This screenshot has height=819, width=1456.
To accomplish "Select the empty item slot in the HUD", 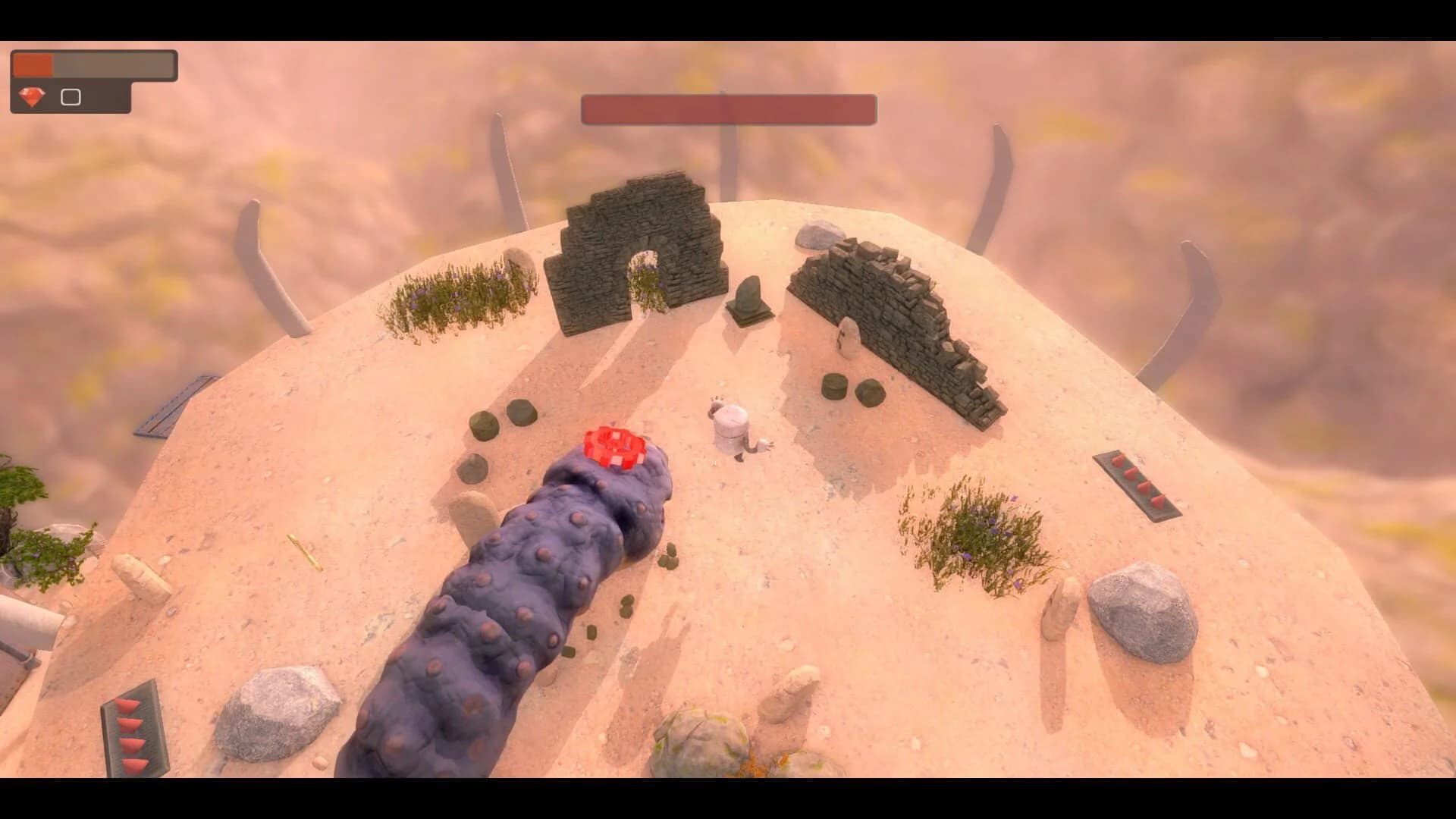I will pos(71,98).
